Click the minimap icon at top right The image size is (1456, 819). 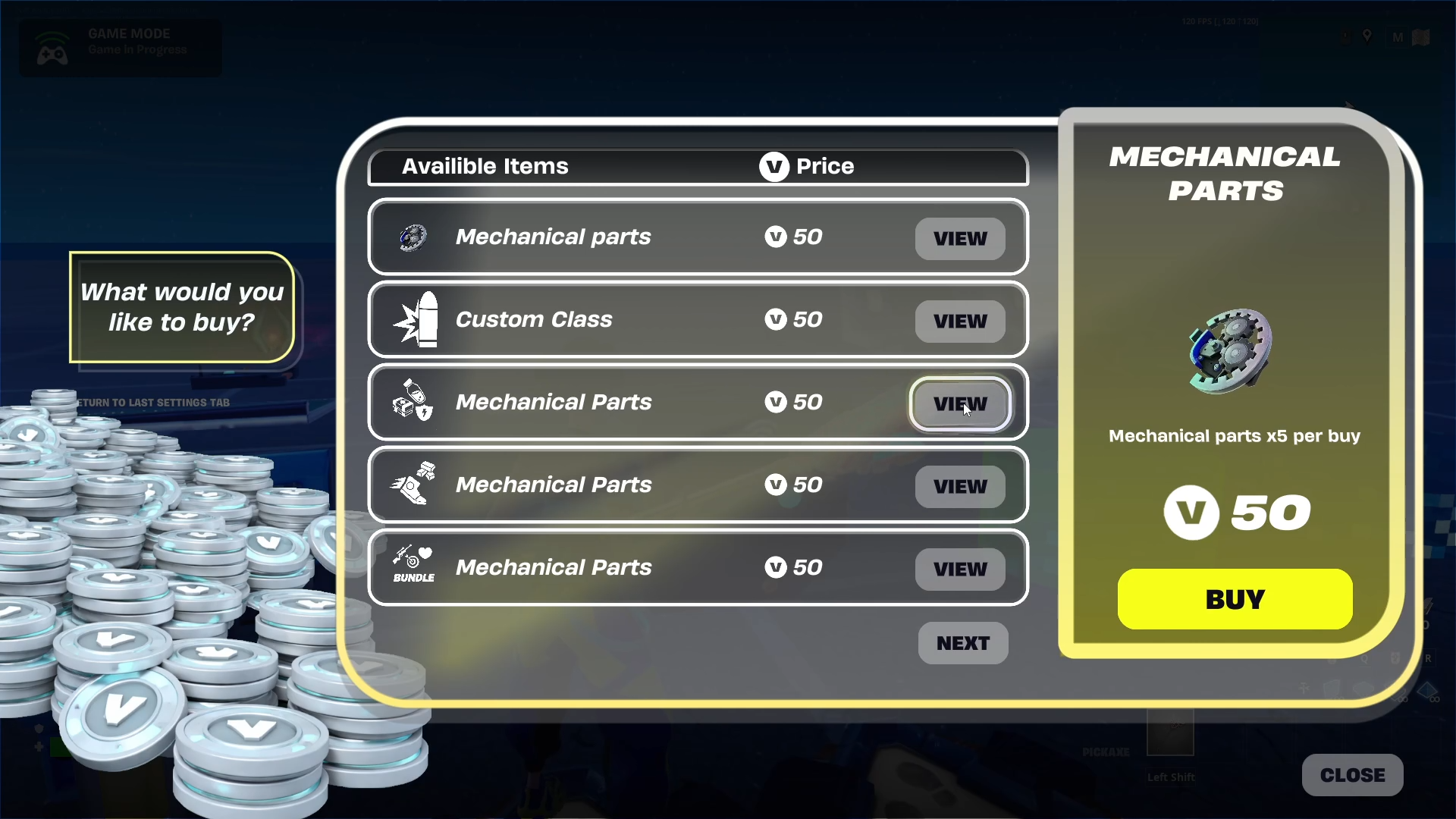coord(1420,36)
